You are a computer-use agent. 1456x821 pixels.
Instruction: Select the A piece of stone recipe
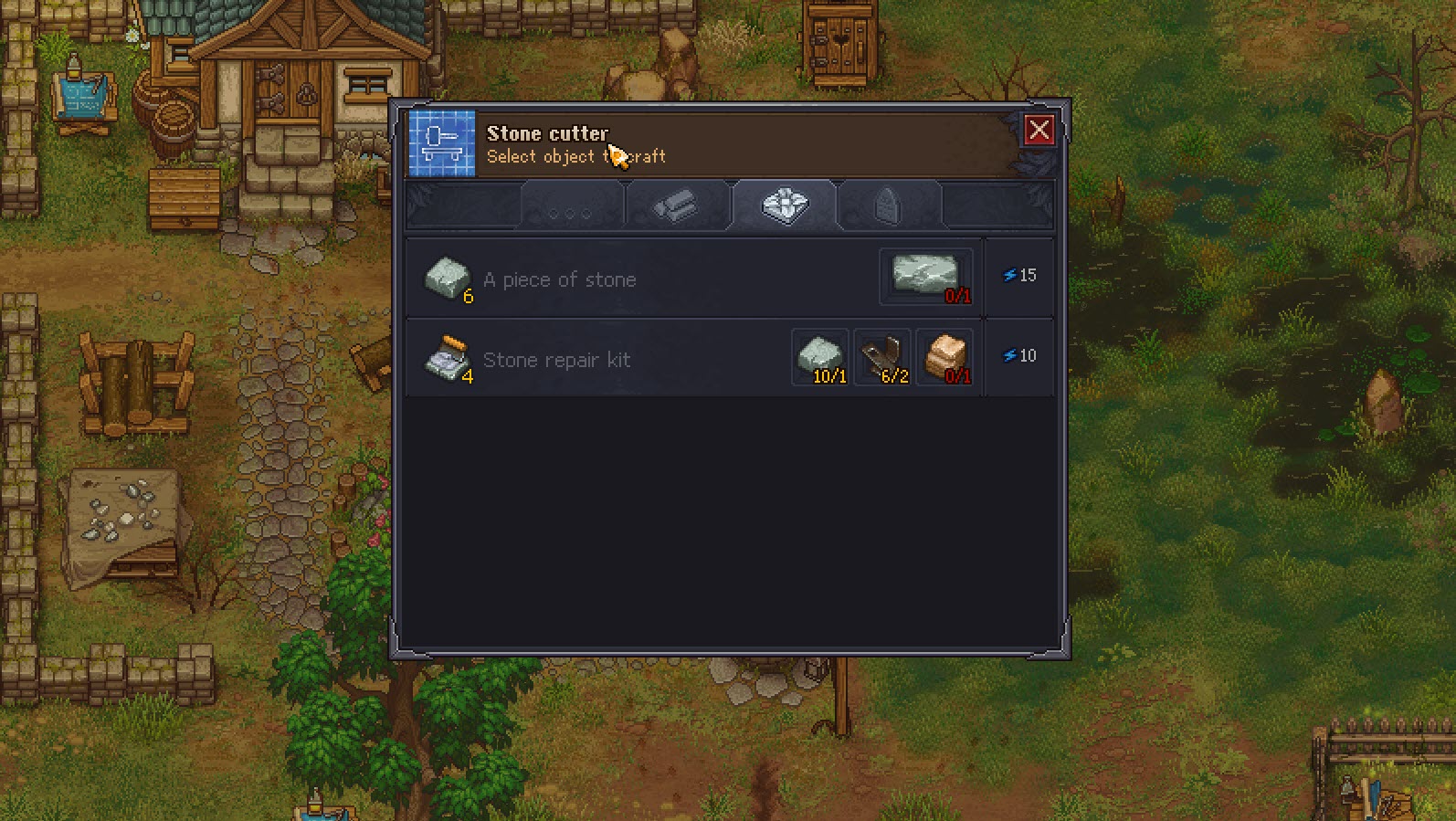(x=558, y=279)
